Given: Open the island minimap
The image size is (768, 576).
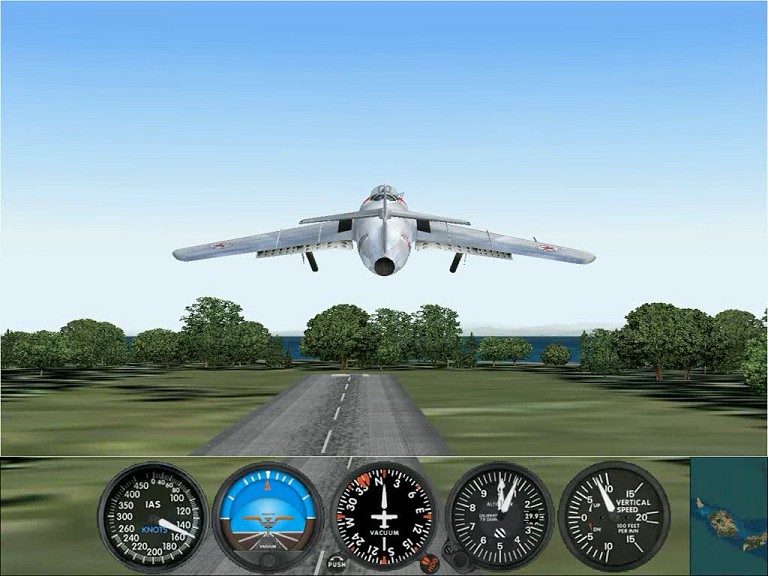Looking at the screenshot, I should 729,517.
